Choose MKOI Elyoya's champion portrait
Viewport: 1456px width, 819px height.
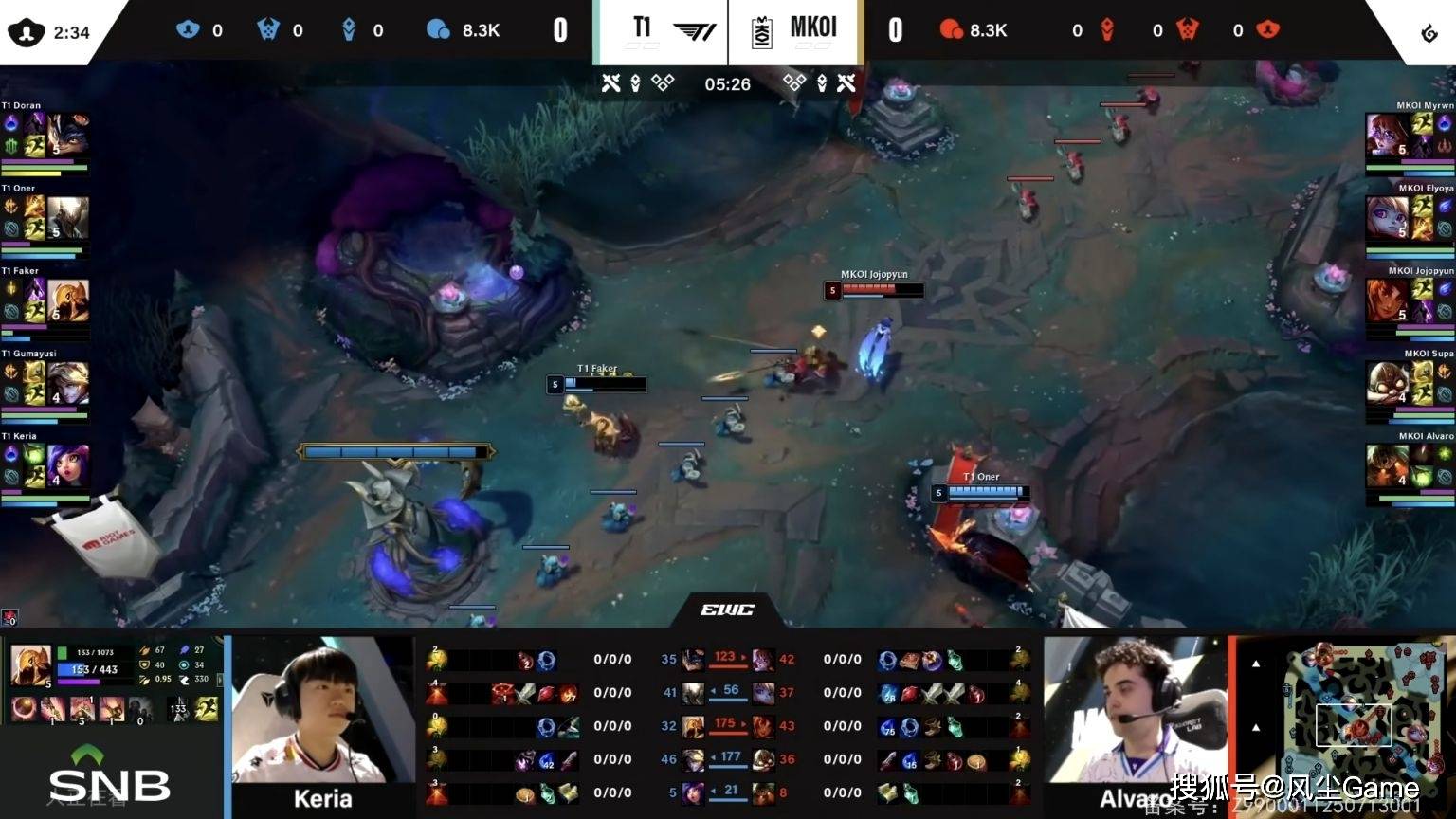[x=1387, y=218]
